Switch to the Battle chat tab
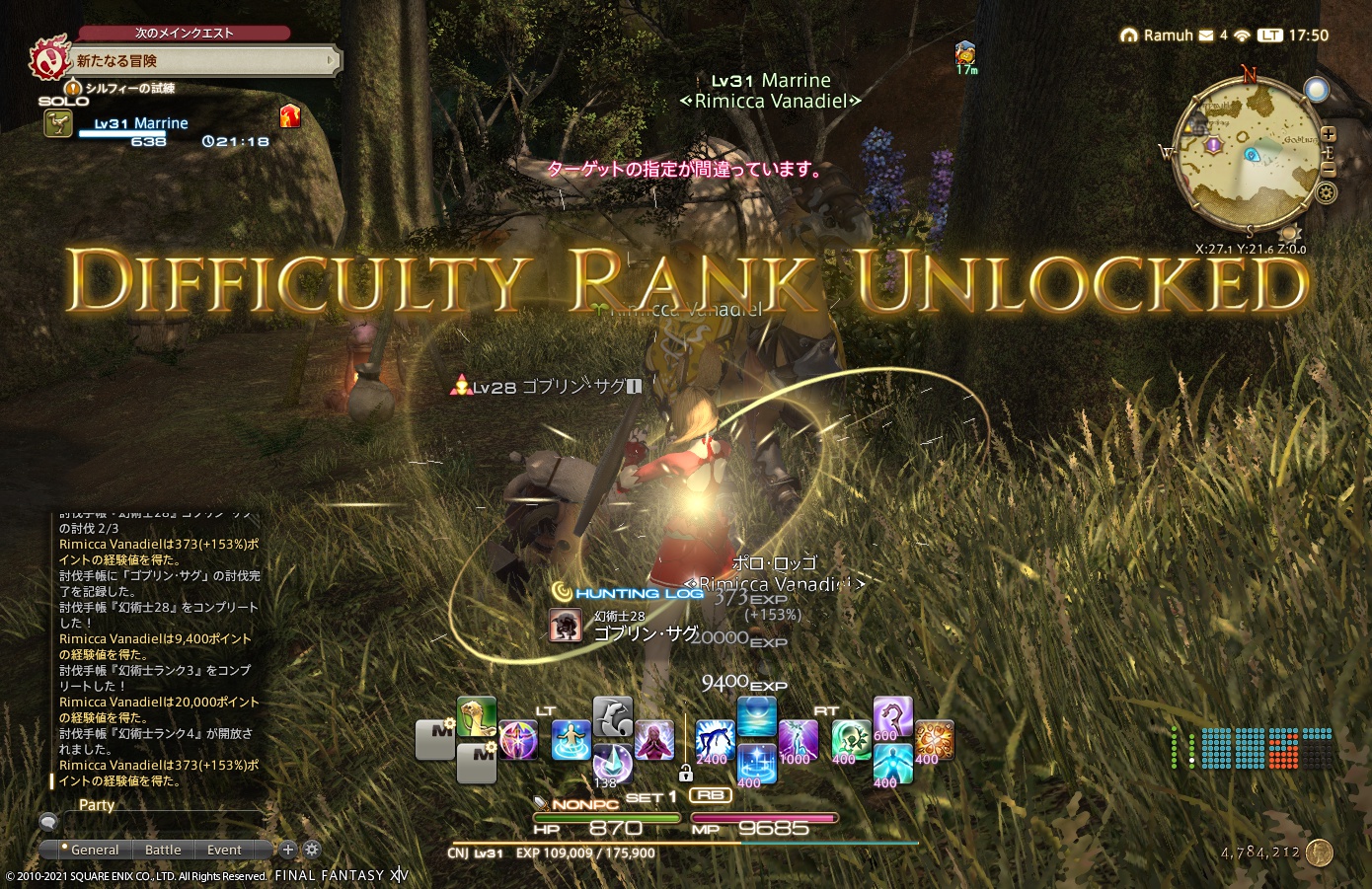This screenshot has width=1372, height=889. pos(163,850)
